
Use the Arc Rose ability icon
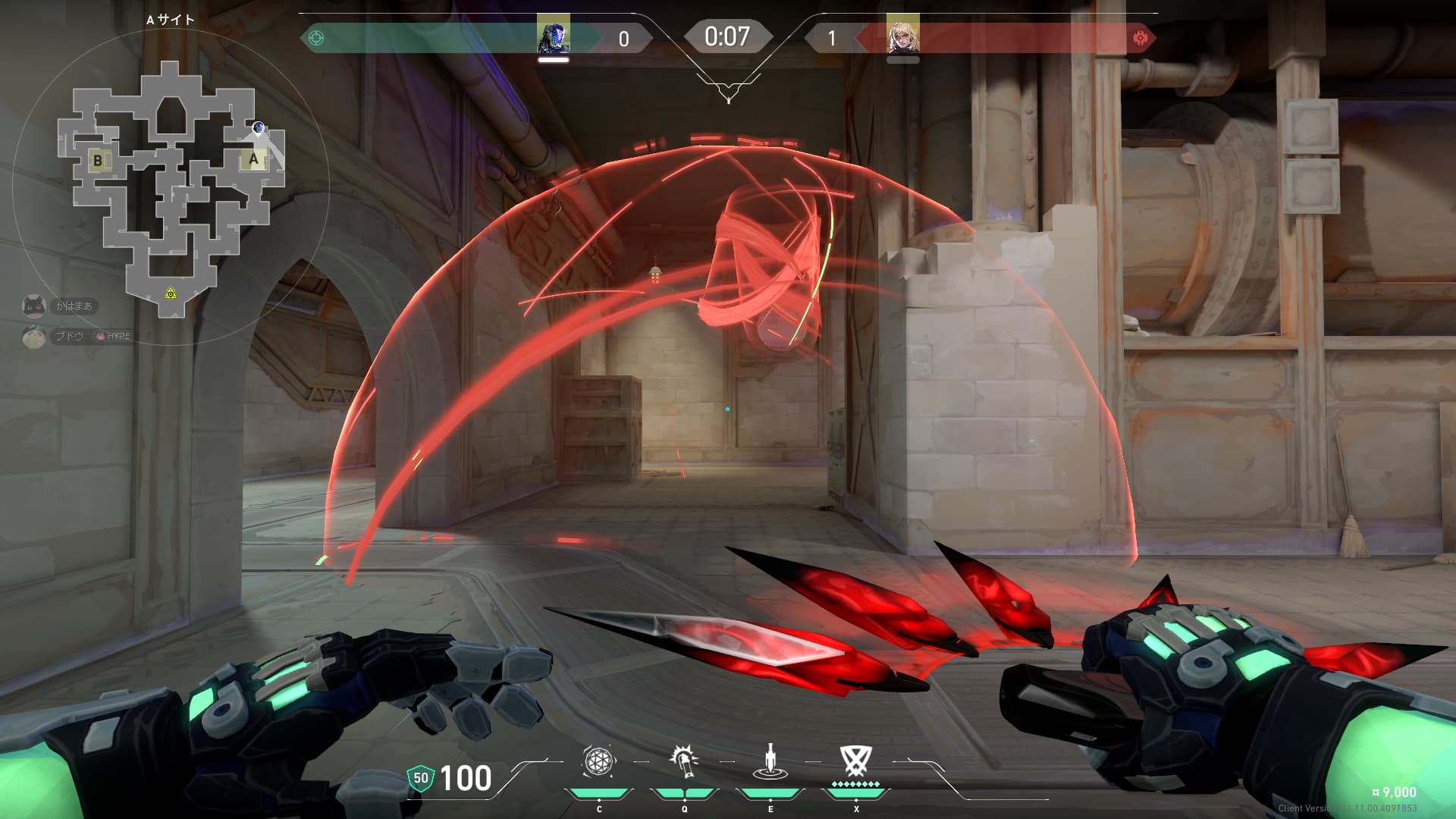tap(770, 762)
